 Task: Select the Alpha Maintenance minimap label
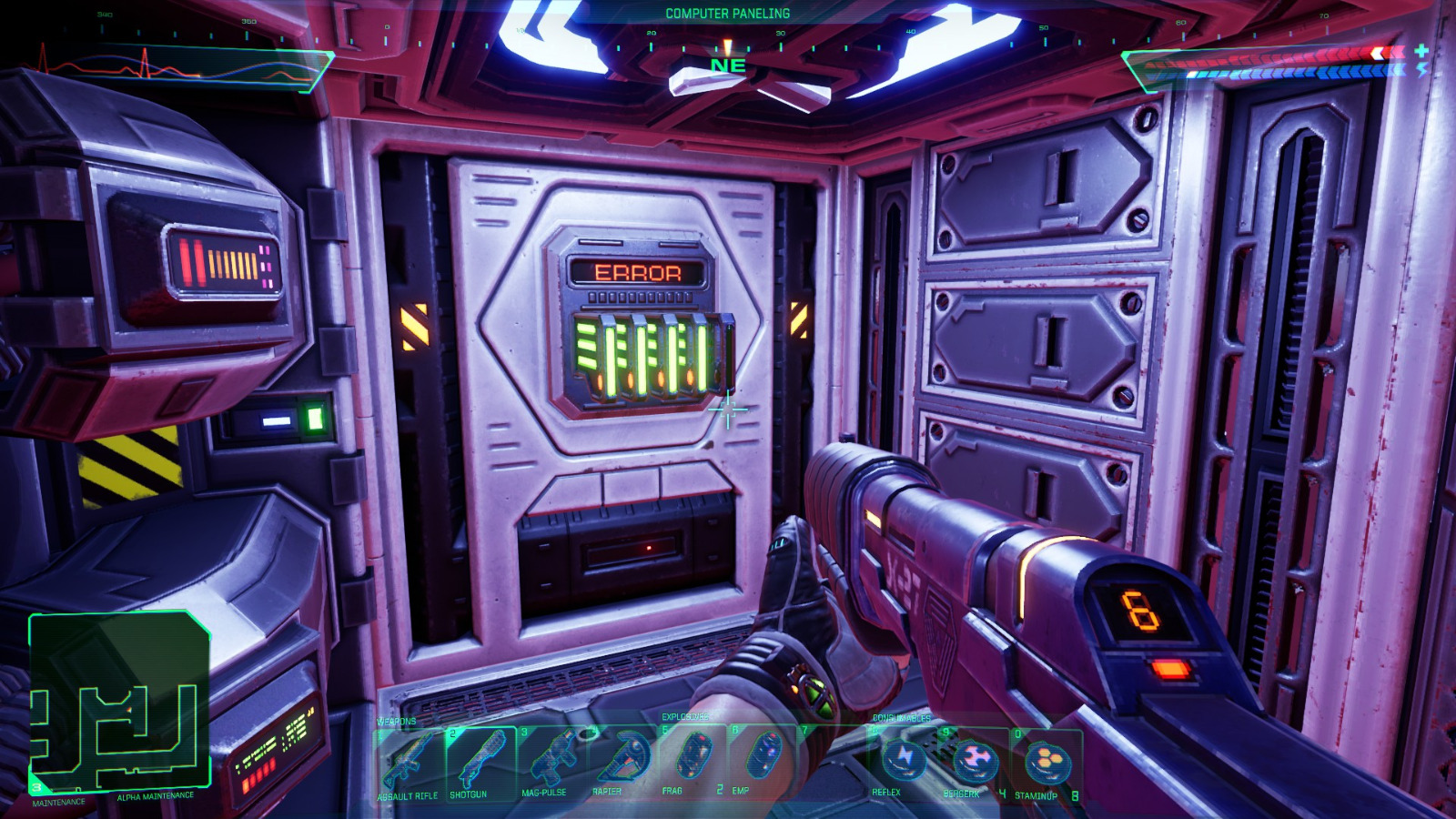point(155,794)
